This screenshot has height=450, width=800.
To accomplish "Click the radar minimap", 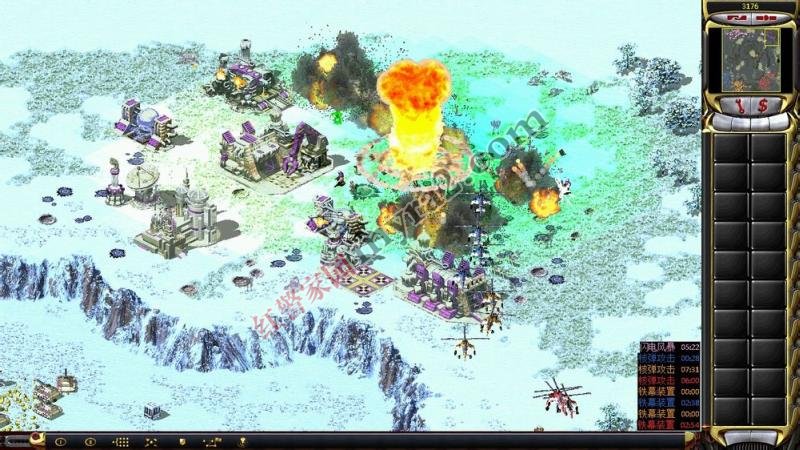I will tap(750, 55).
